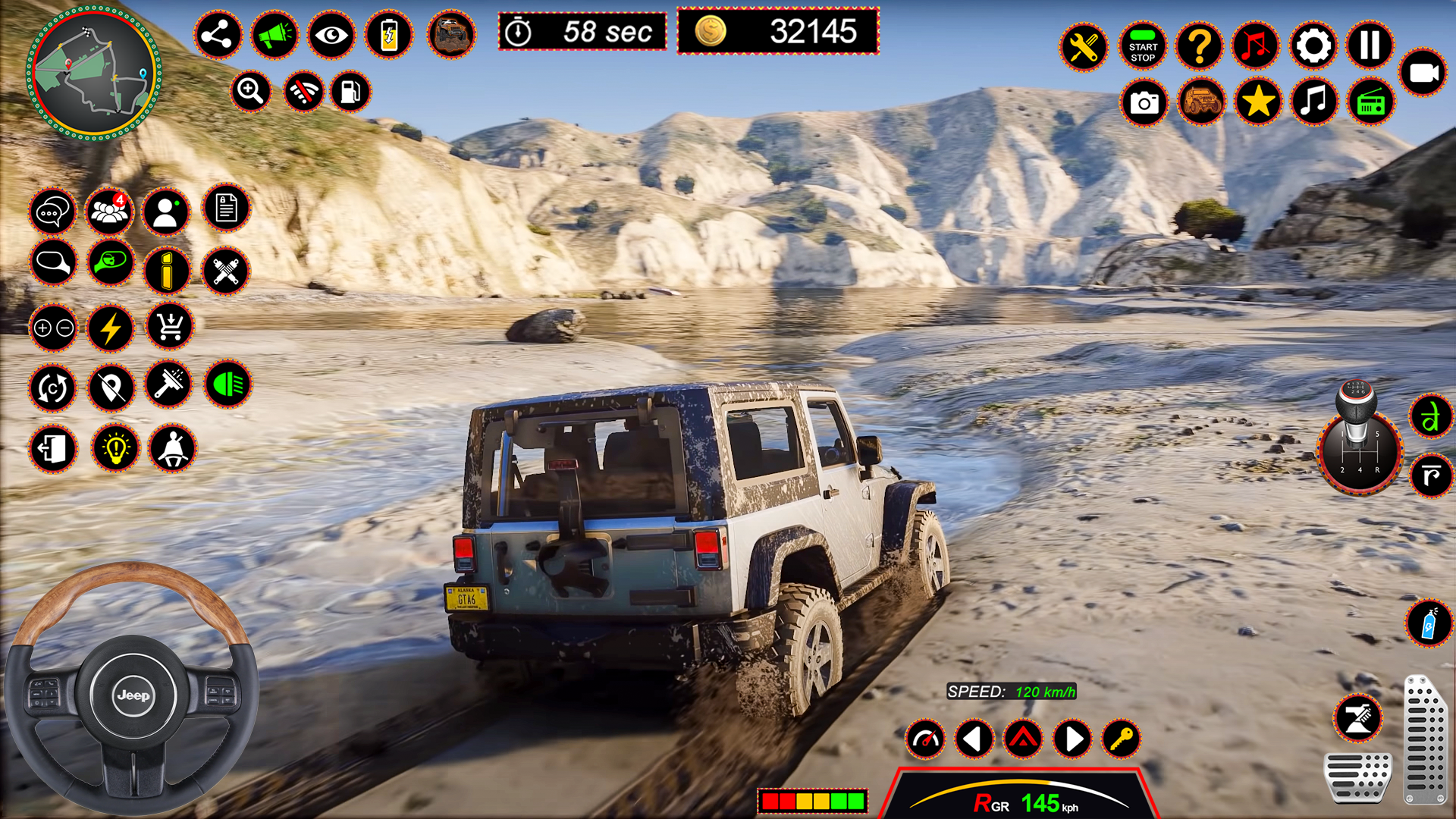Screen dimensions: 1456x819
Task: Open the in-game photo camera icon
Action: [1144, 102]
